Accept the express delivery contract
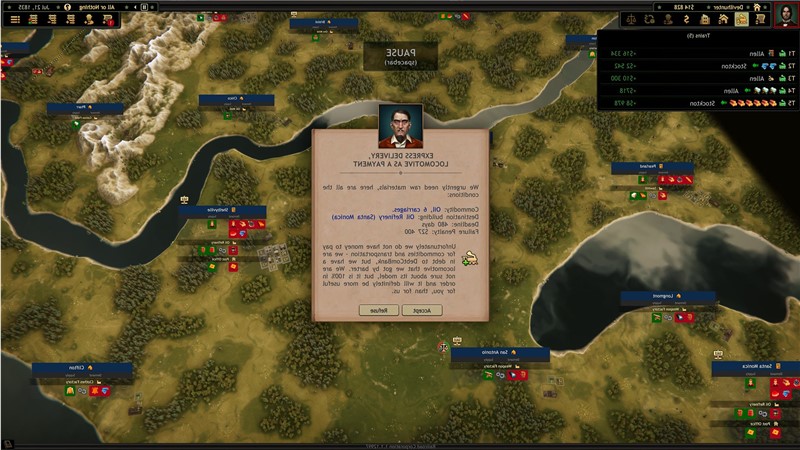Image resolution: width=800 pixels, height=450 pixels. pos(422,311)
